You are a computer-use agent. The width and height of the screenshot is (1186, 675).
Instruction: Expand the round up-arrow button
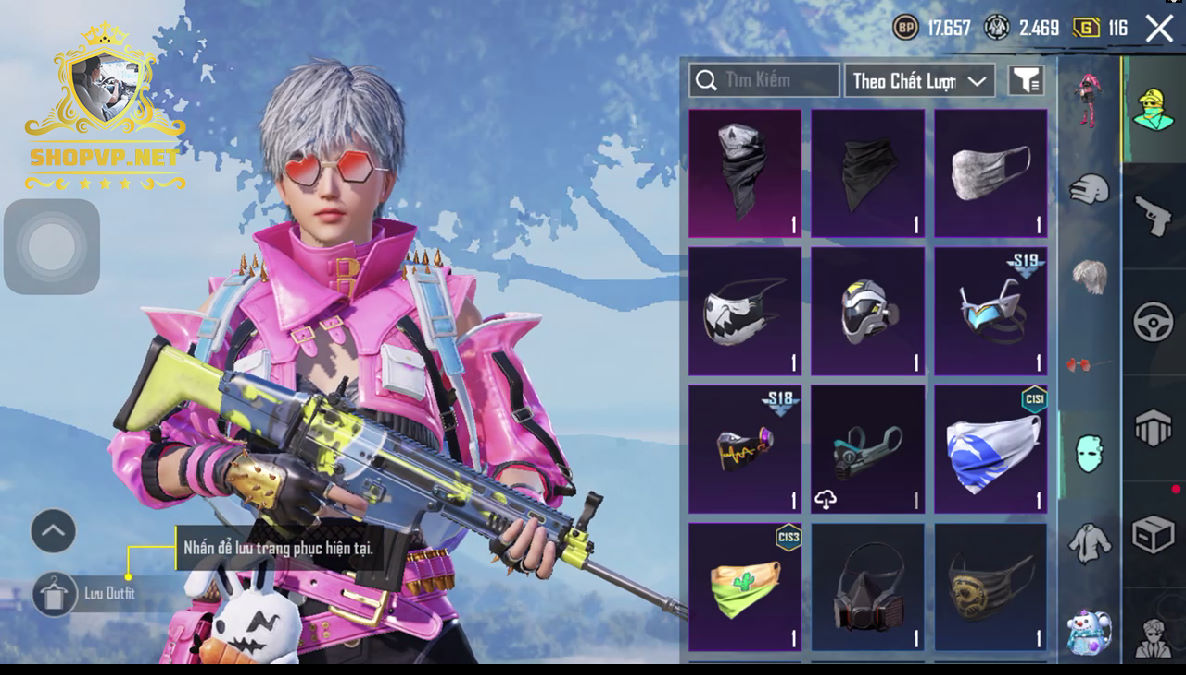tap(54, 531)
